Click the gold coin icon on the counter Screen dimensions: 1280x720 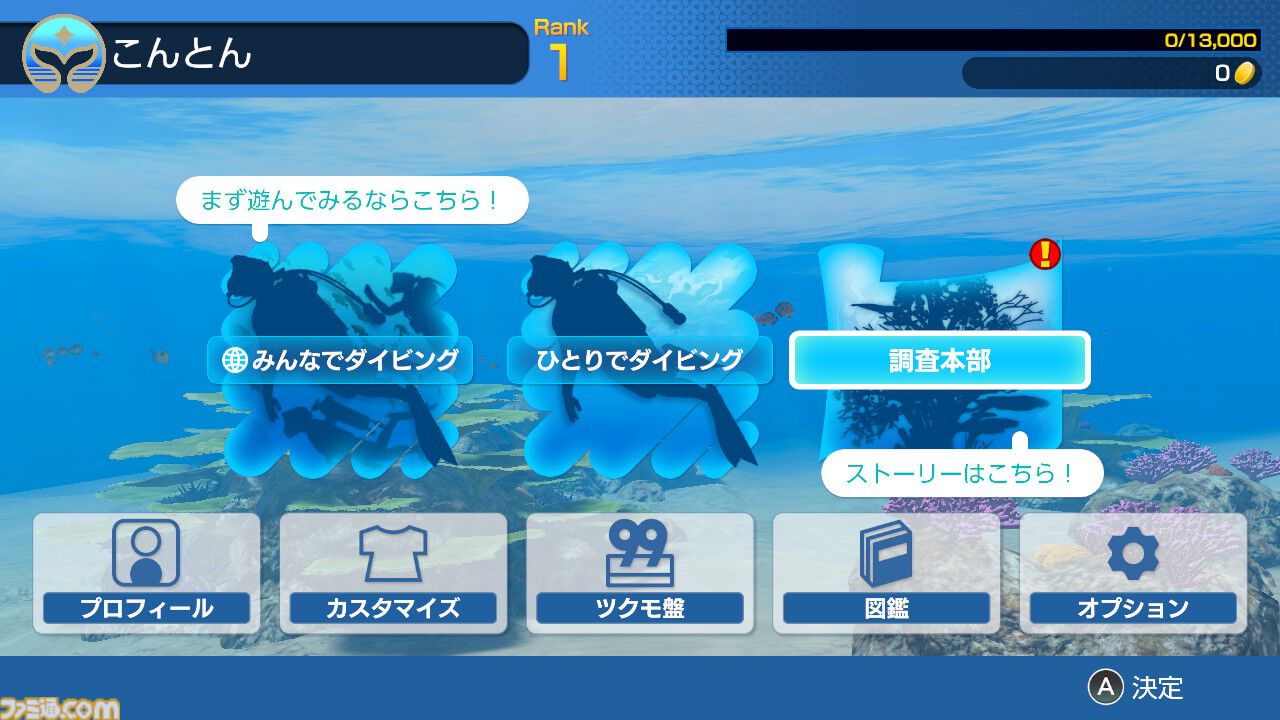pos(1245,73)
